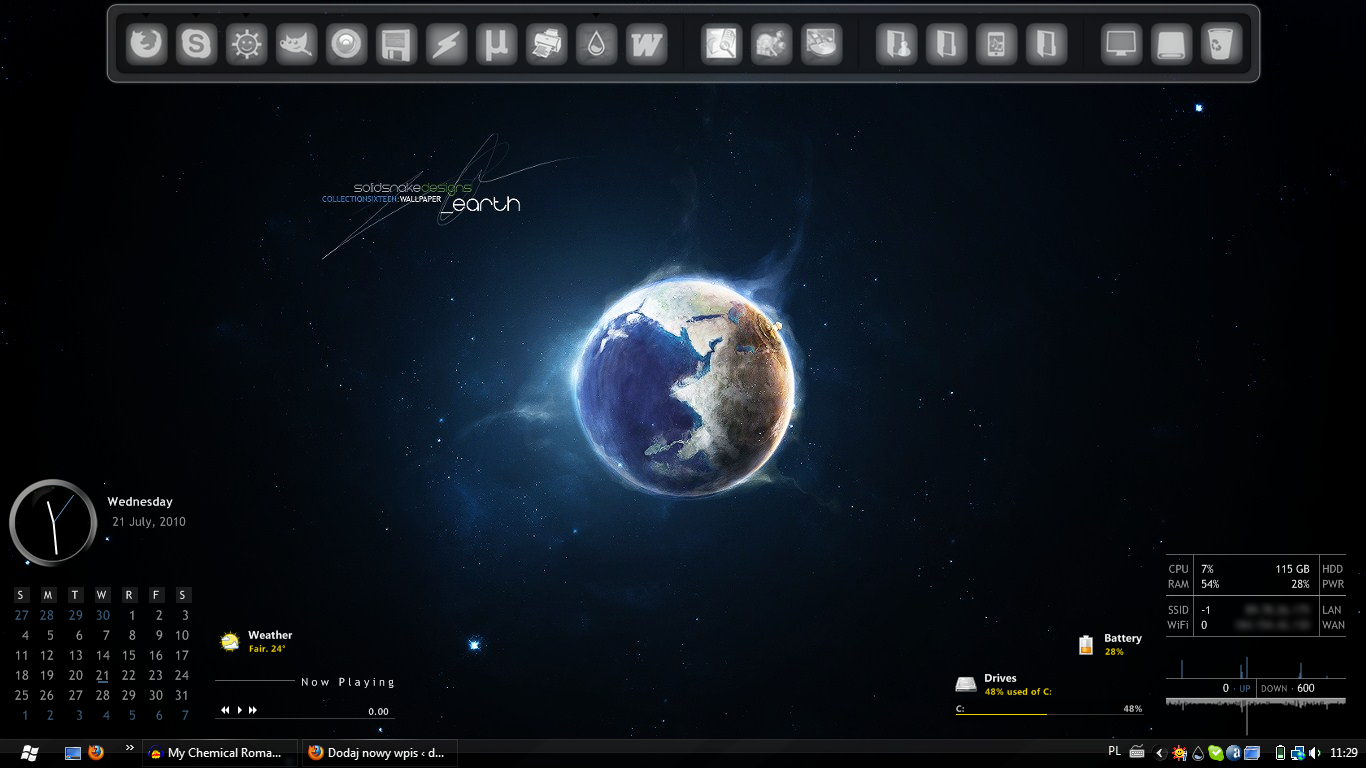This screenshot has height=768, width=1366.
Task: Launch the lightning bolt dock app
Action: tap(447, 45)
